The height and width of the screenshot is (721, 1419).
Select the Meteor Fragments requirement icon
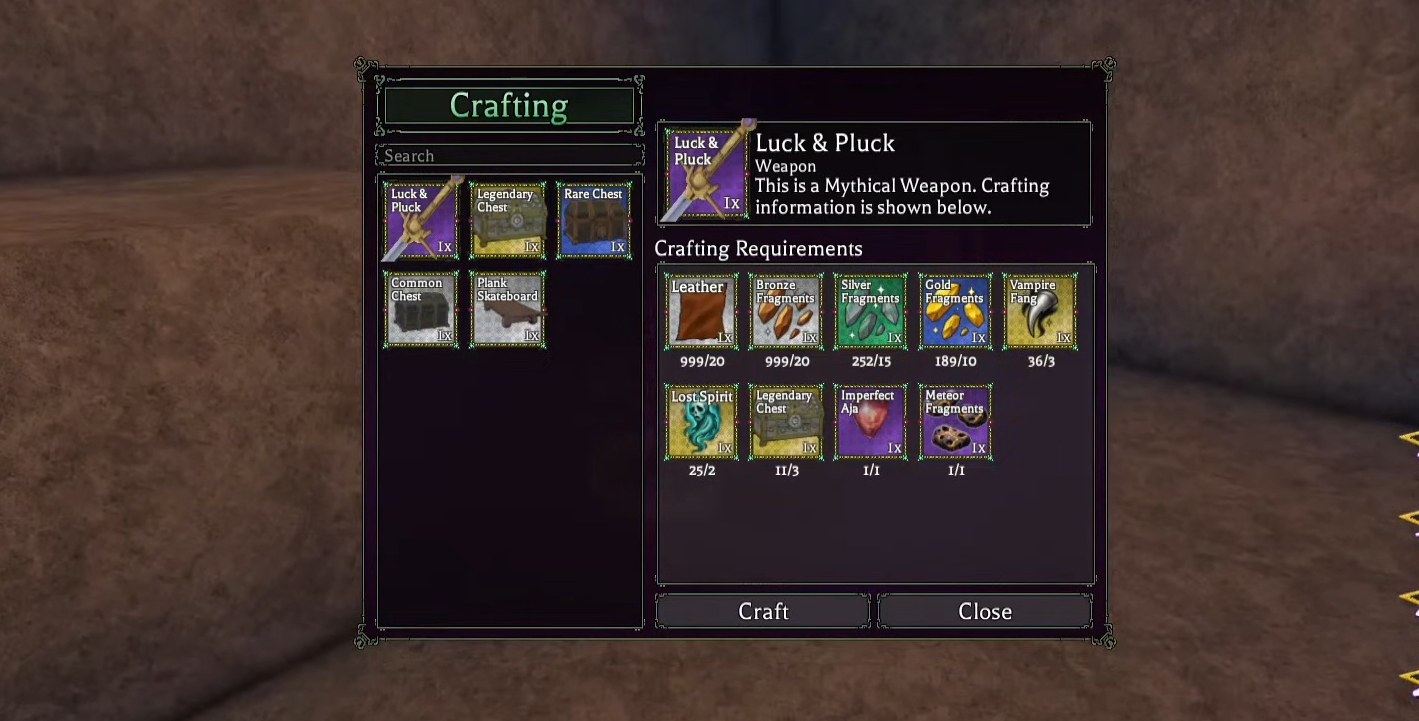[954, 420]
